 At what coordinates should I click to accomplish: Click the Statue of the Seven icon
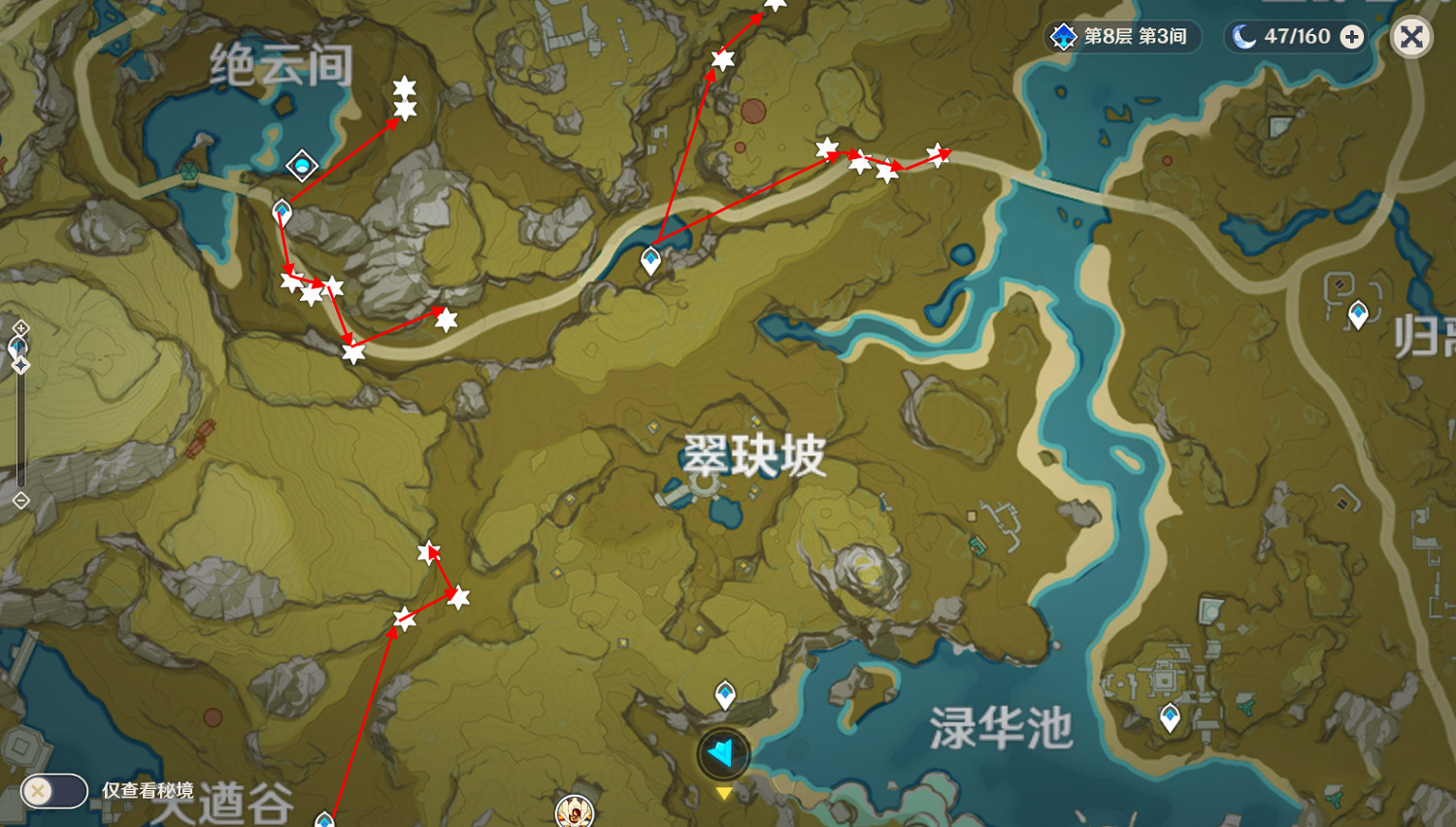point(573,813)
